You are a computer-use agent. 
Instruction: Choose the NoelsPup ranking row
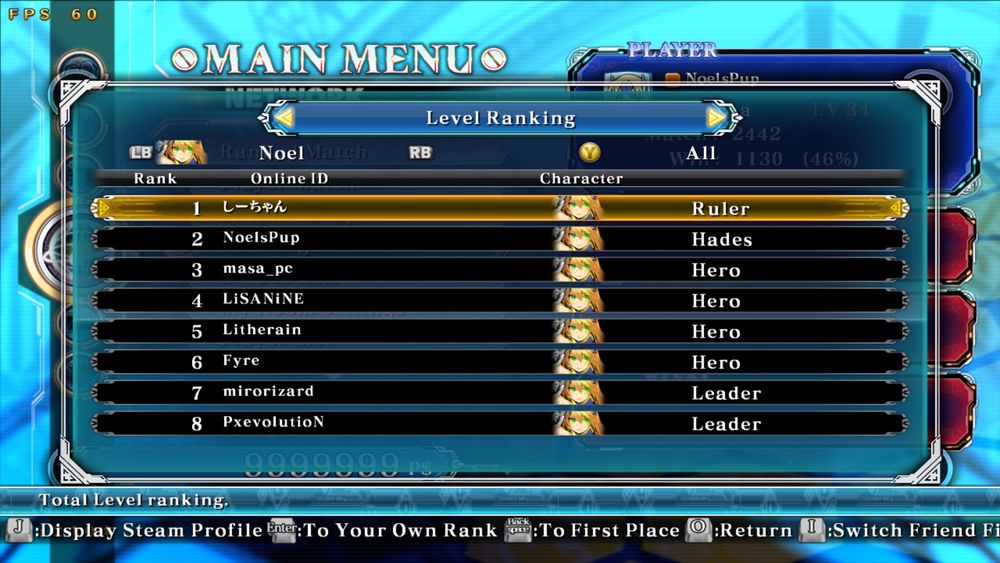point(500,239)
